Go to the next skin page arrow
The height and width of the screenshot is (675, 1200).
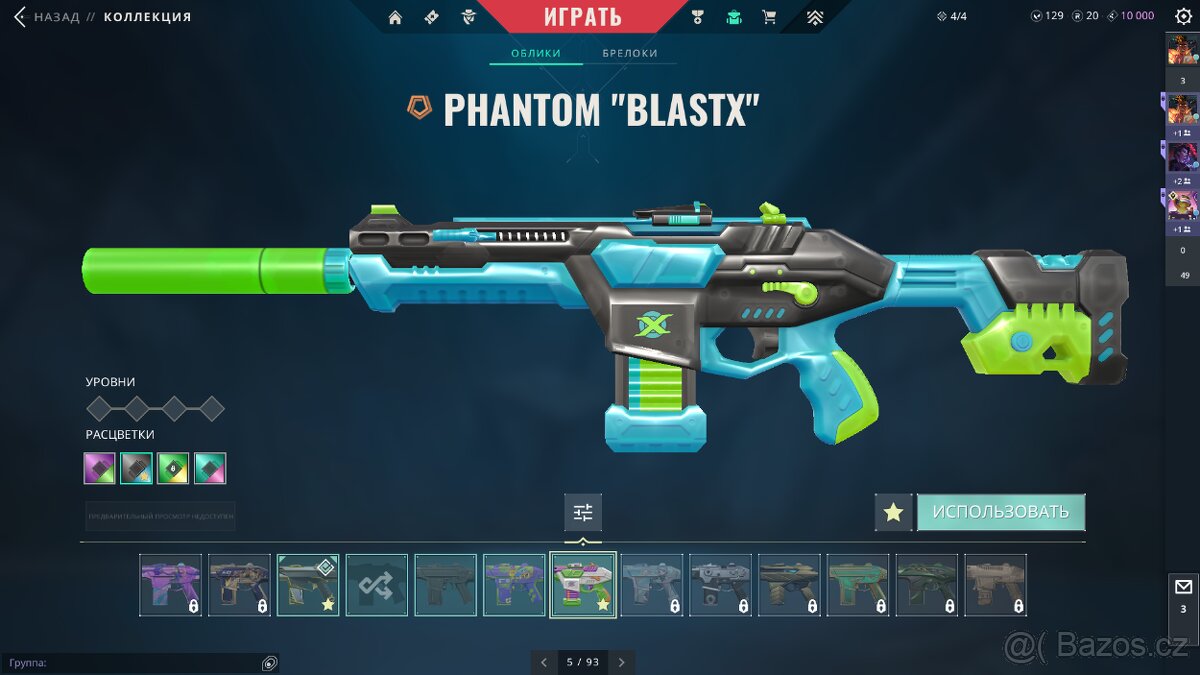(x=621, y=662)
